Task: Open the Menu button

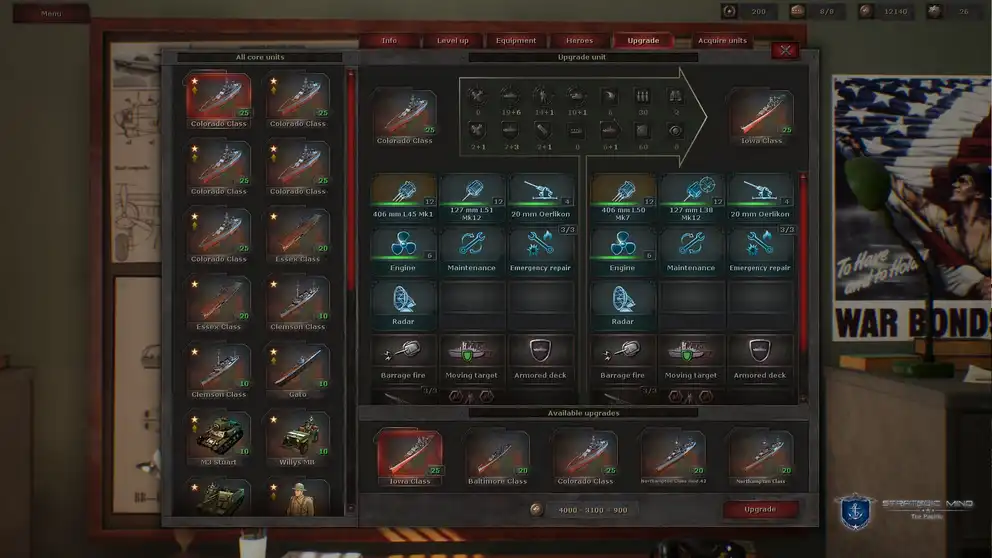Action: (51, 14)
